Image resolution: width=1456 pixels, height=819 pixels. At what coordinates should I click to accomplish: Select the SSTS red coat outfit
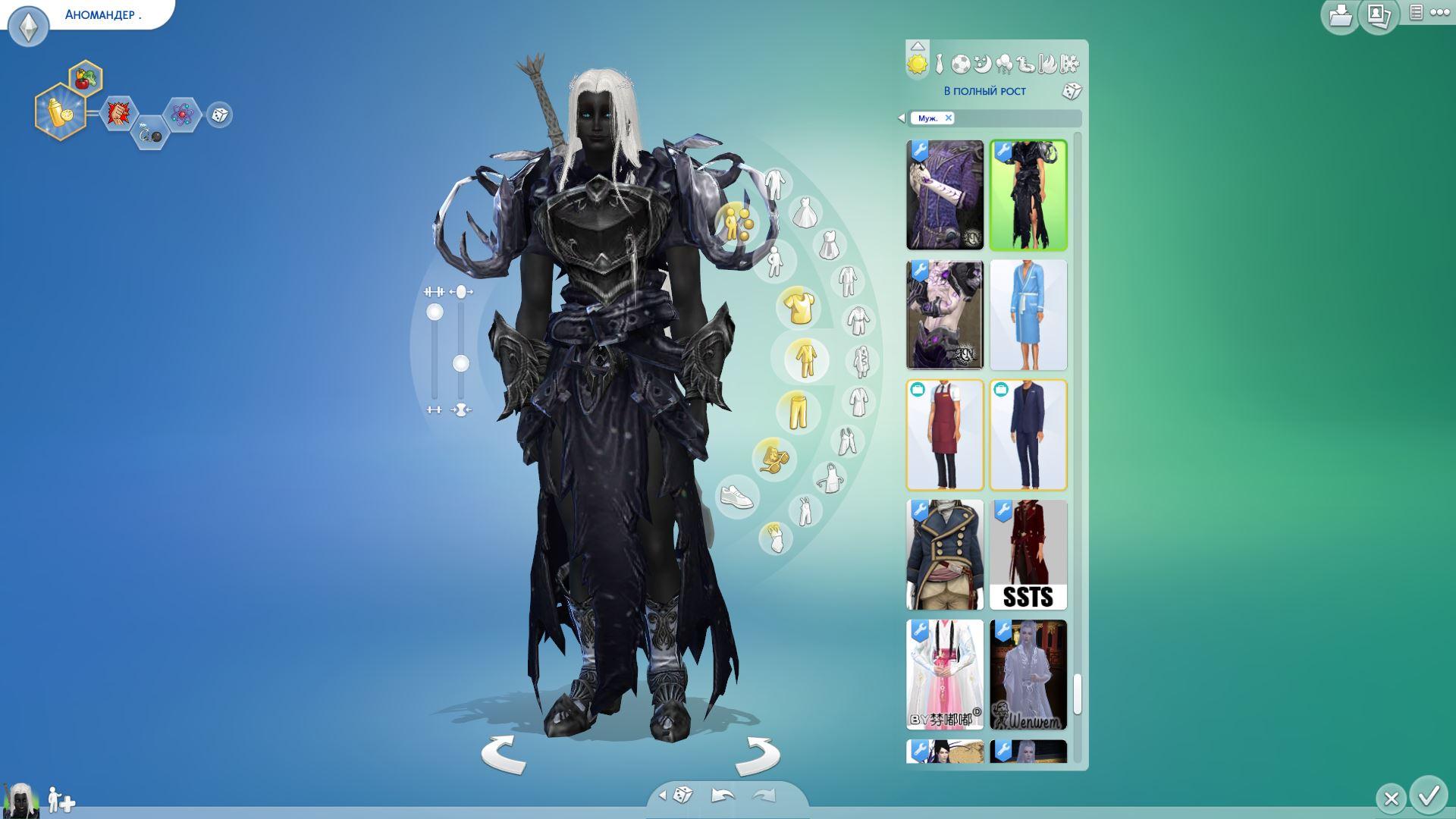coord(1028,554)
